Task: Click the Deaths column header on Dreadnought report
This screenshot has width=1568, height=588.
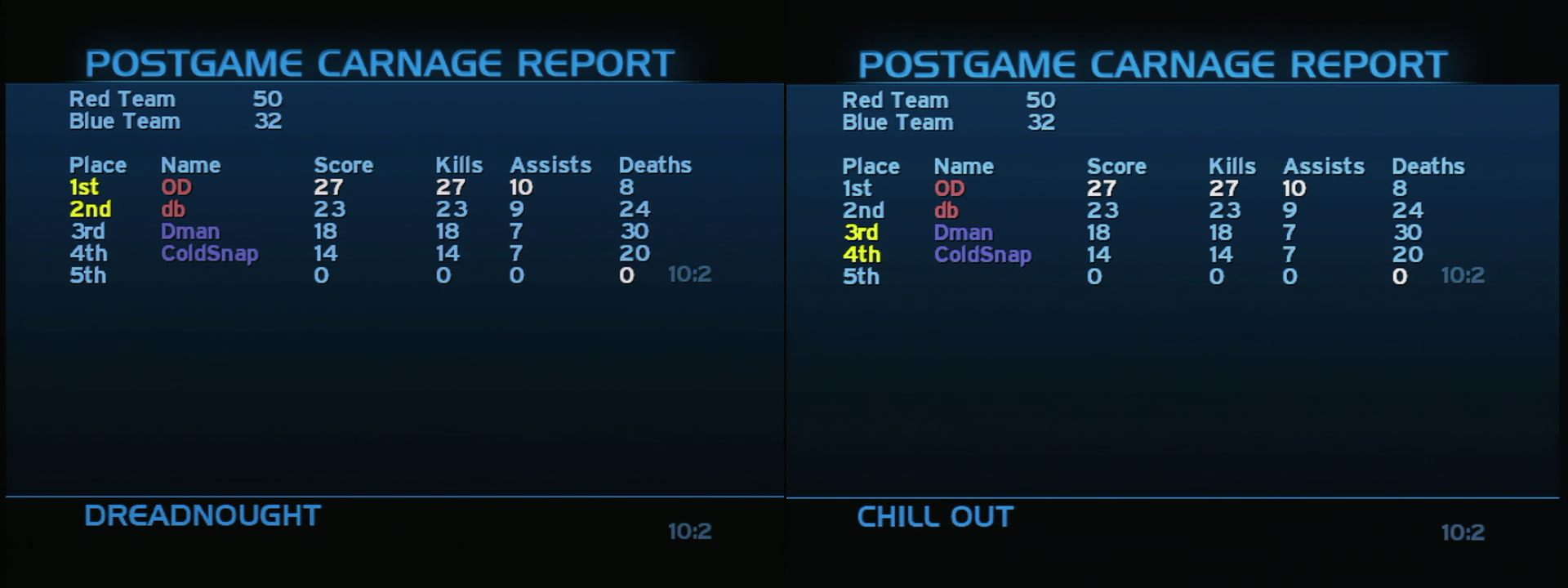Action: tap(654, 165)
